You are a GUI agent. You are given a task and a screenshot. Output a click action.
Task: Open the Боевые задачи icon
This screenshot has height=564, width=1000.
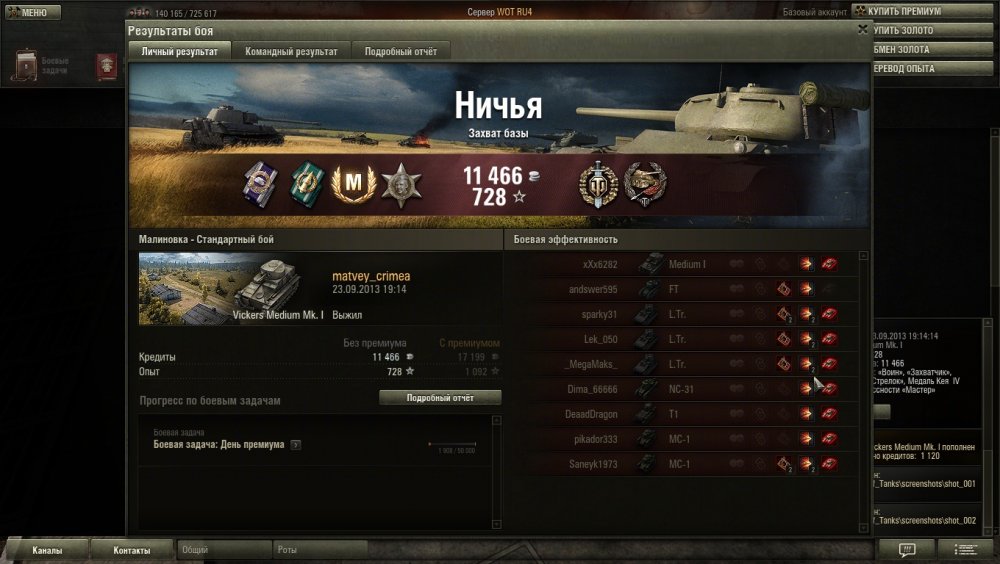pyautogui.click(x=26, y=65)
